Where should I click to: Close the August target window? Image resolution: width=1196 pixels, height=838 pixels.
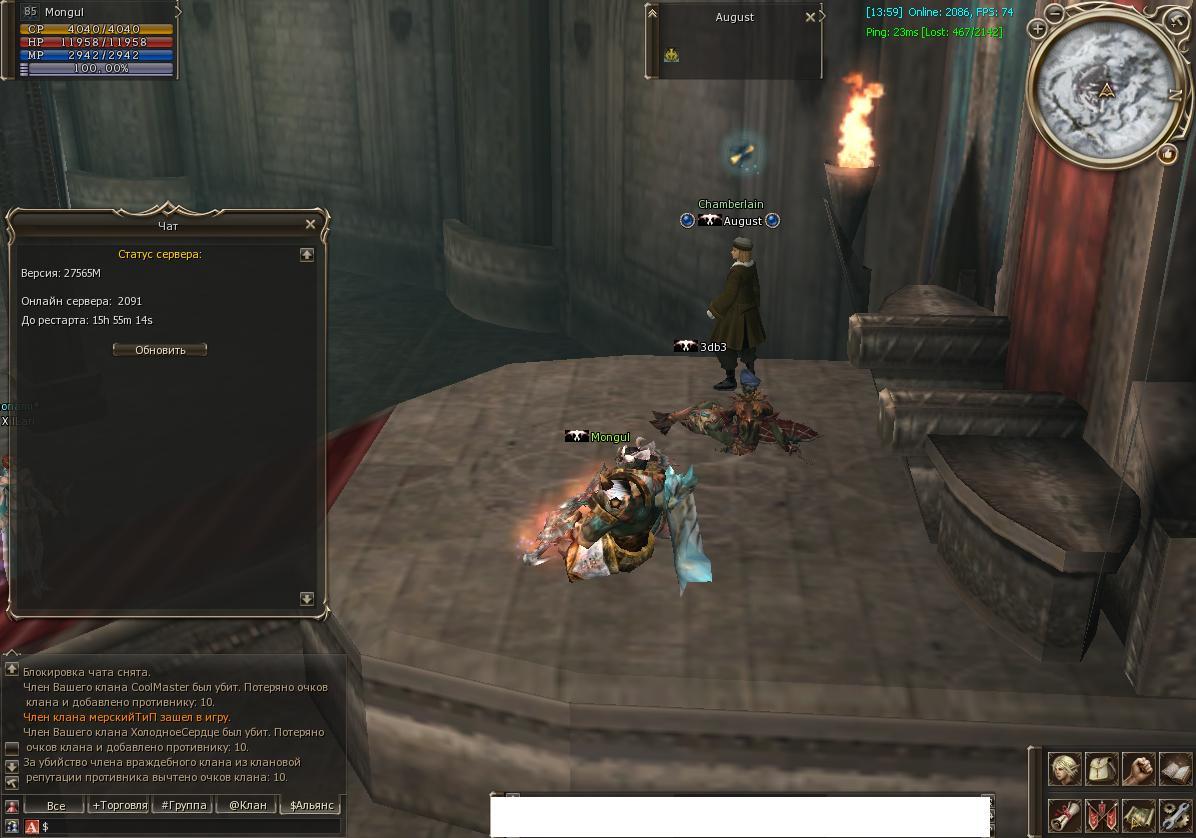click(810, 17)
